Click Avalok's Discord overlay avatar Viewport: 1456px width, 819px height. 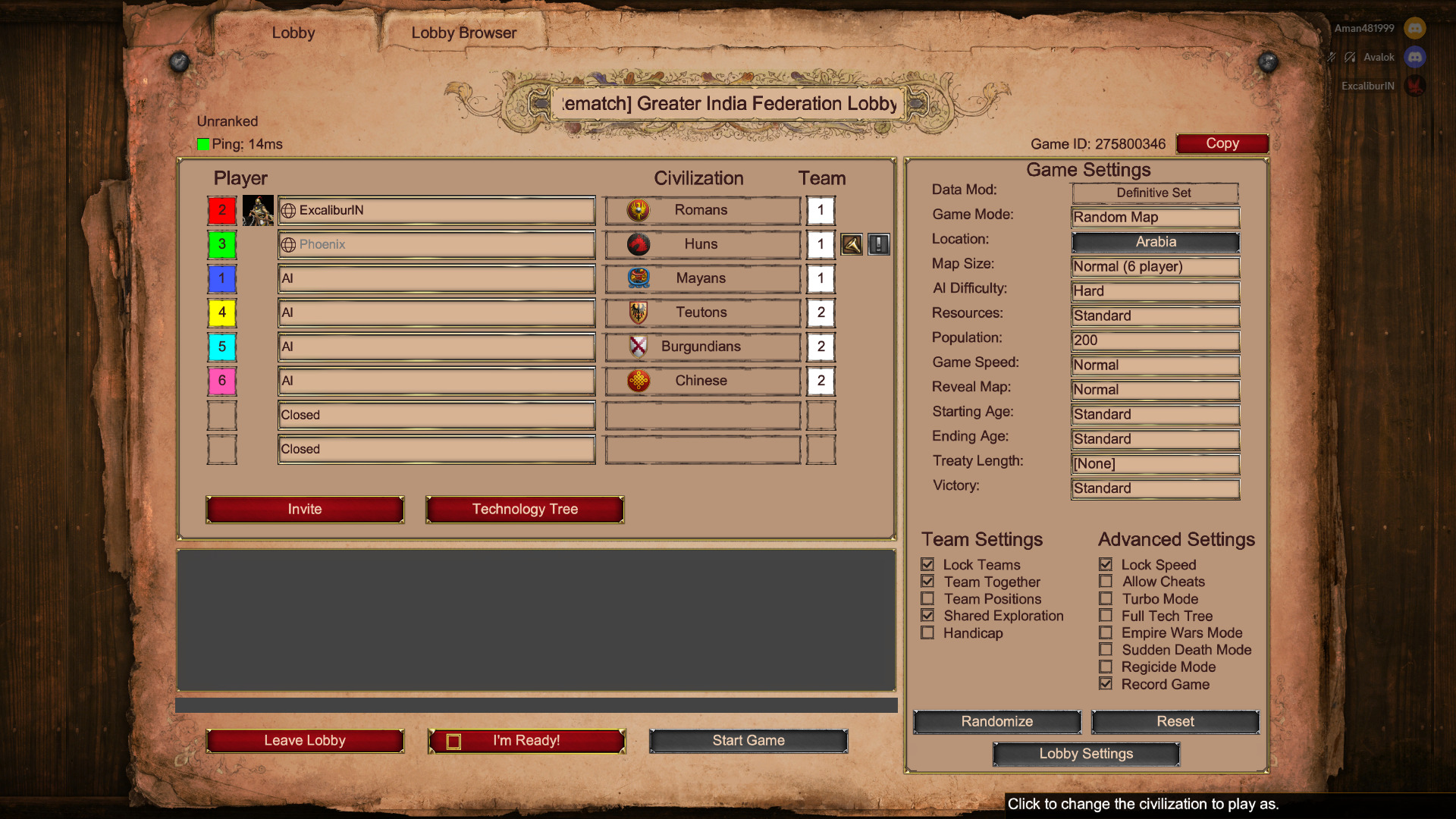tap(1415, 58)
